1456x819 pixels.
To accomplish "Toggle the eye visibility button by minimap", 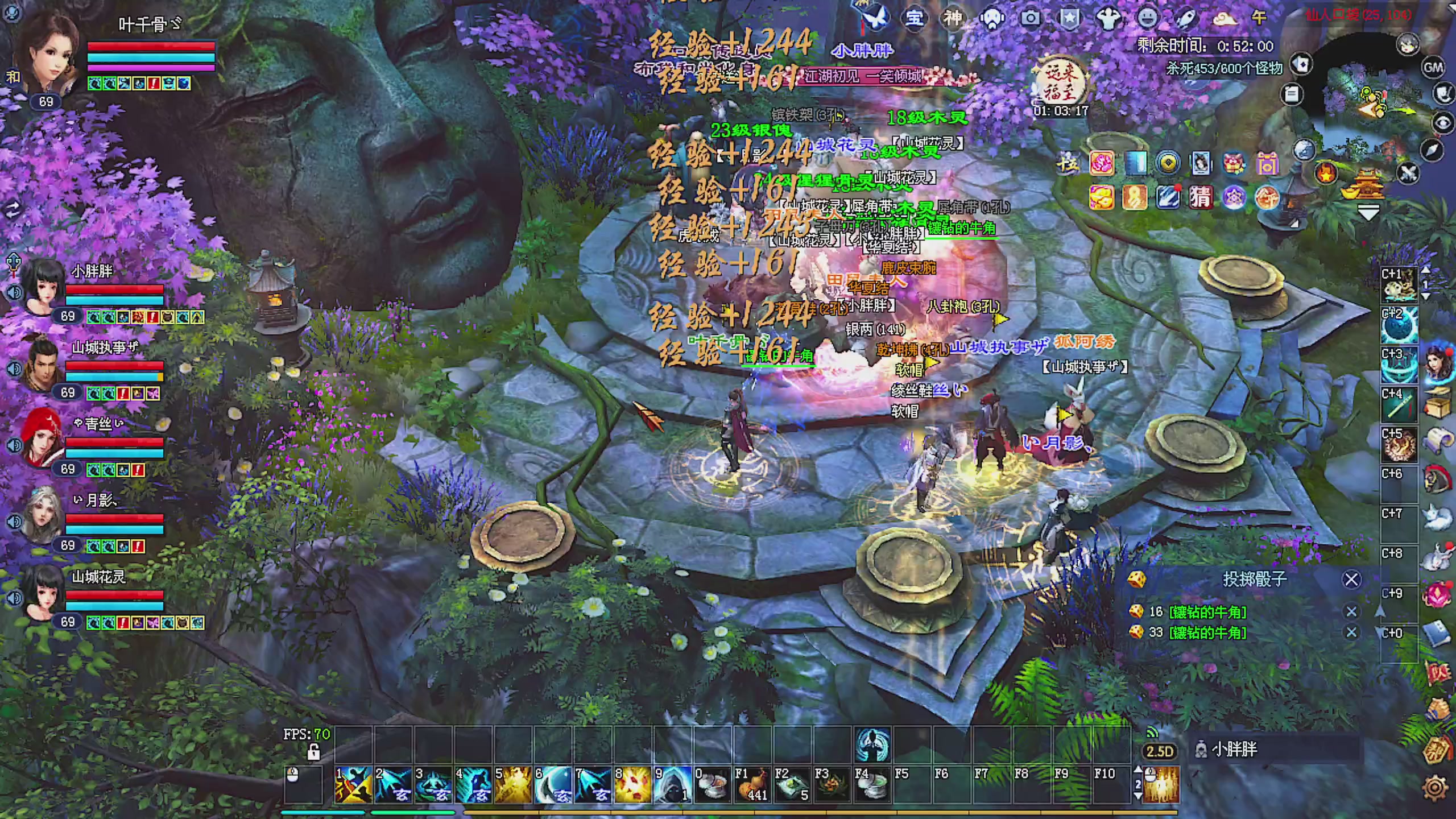I will click(1442, 122).
